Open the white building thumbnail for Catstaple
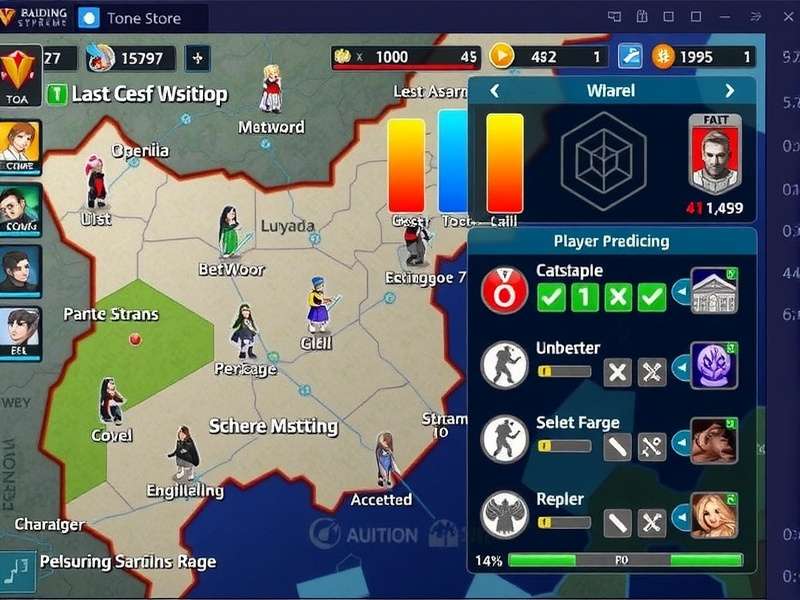Viewport: 800px width, 600px height. click(x=714, y=291)
